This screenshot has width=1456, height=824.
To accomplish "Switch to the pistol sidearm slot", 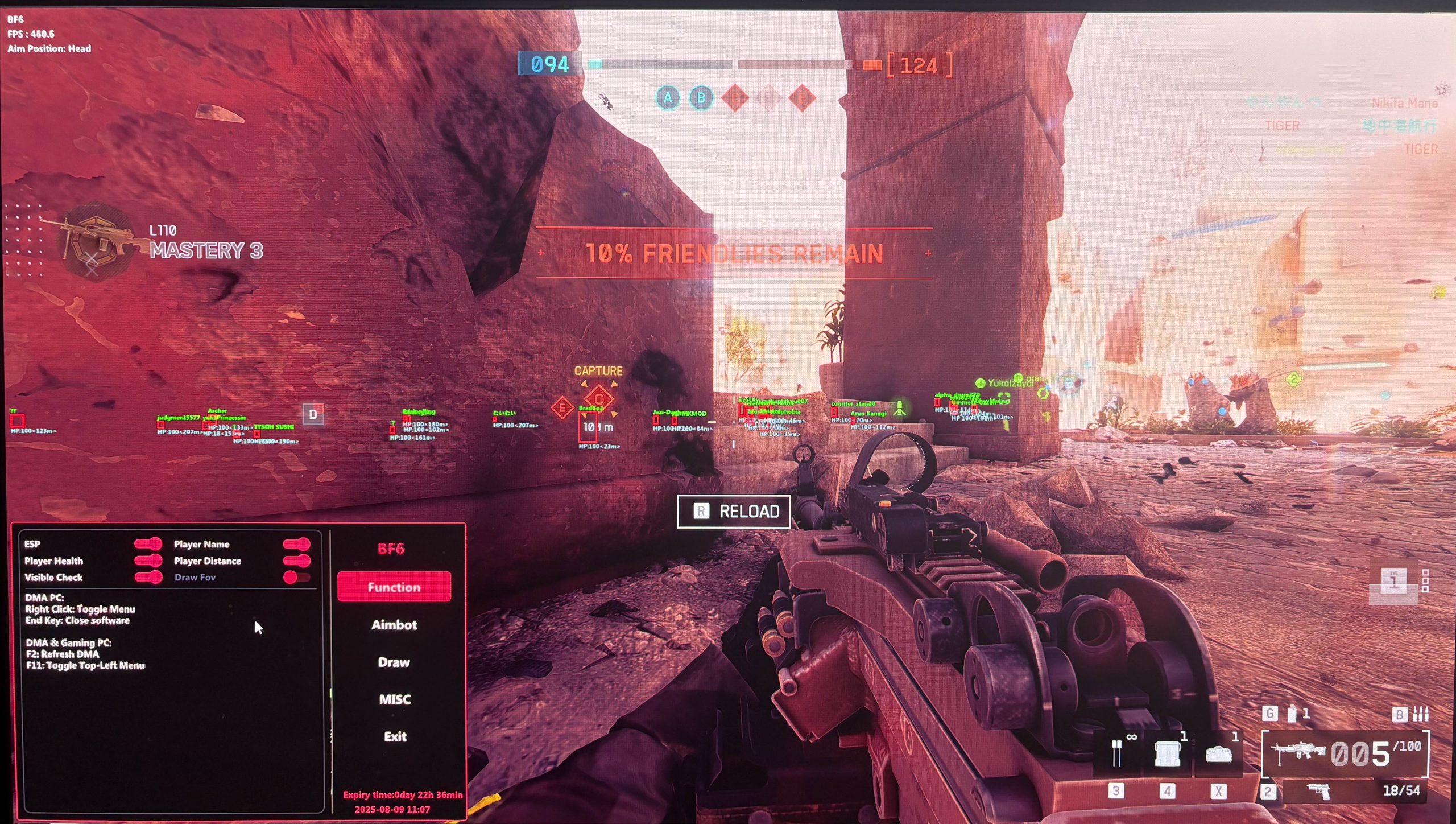I will click(1318, 791).
